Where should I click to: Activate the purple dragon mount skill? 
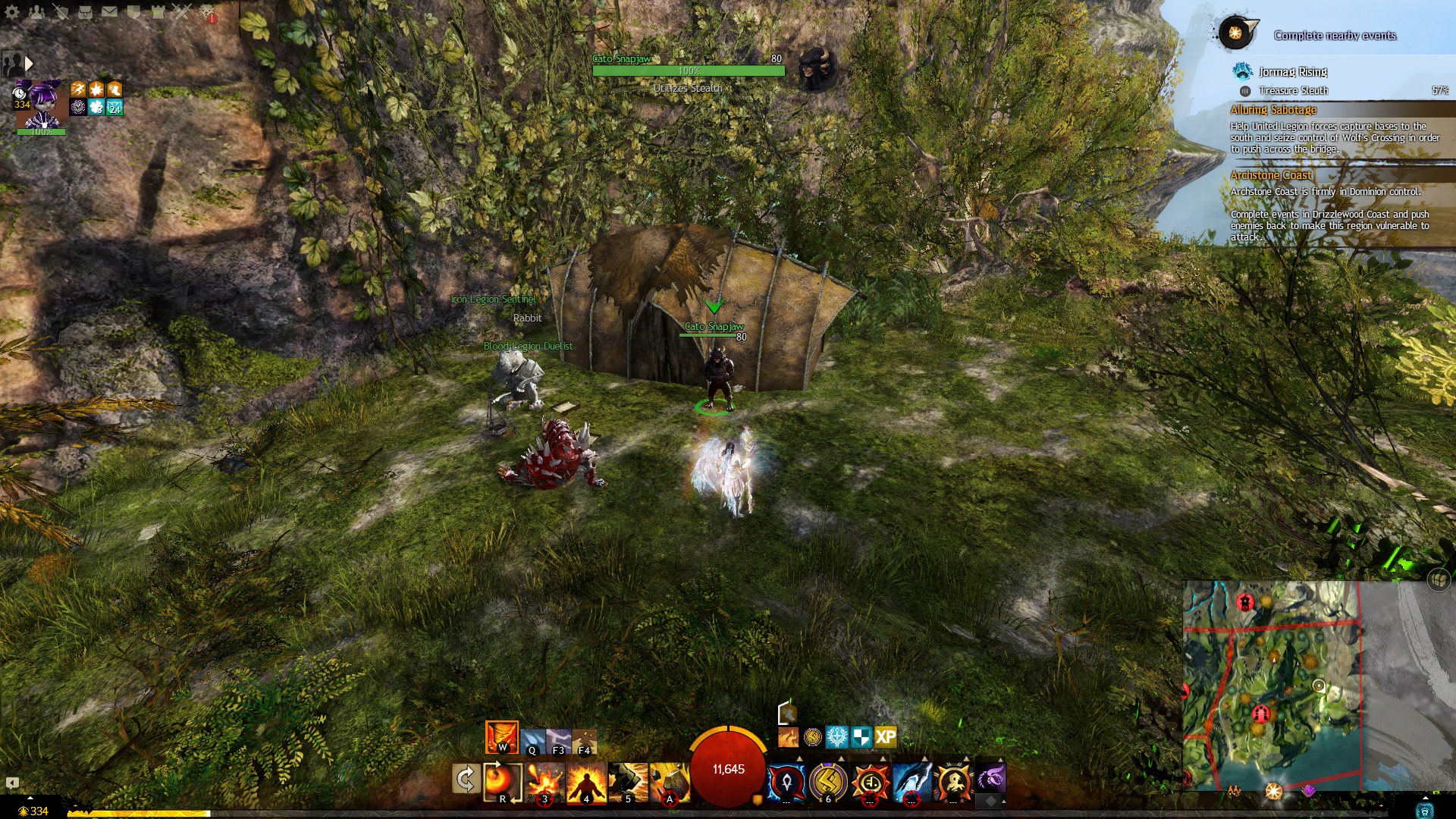pyautogui.click(x=990, y=778)
